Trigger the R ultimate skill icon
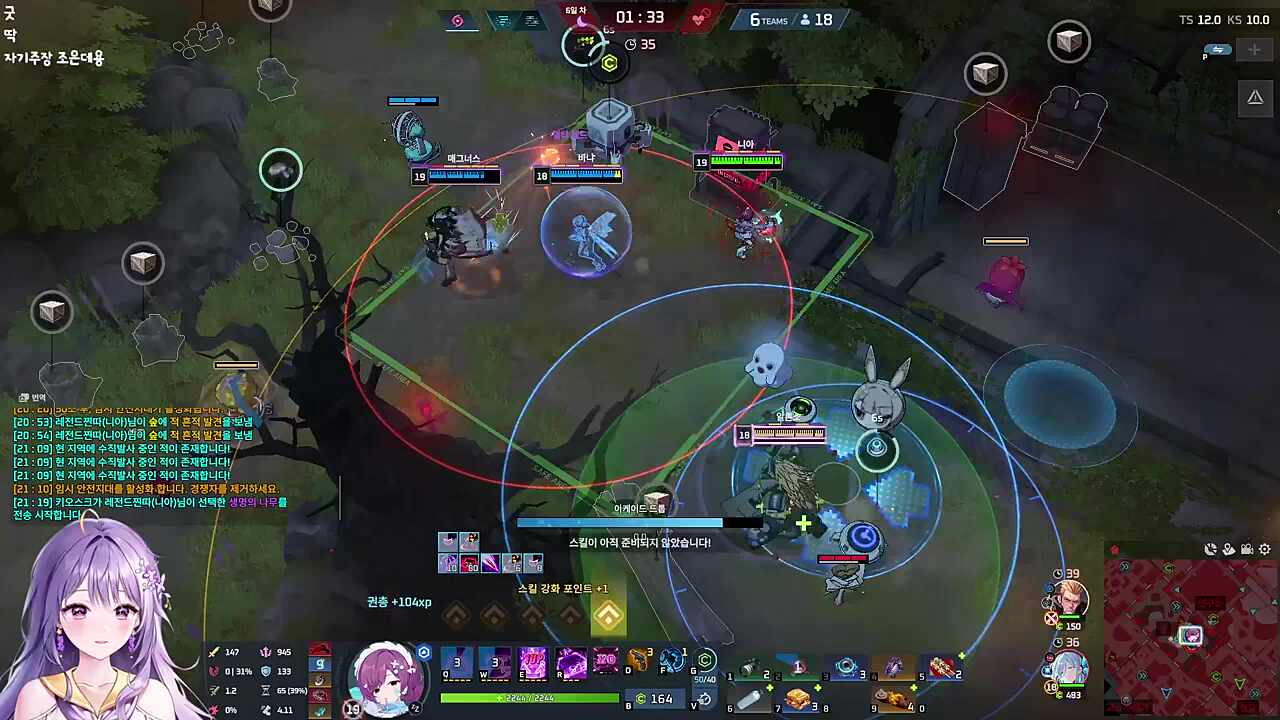 pyautogui.click(x=571, y=662)
